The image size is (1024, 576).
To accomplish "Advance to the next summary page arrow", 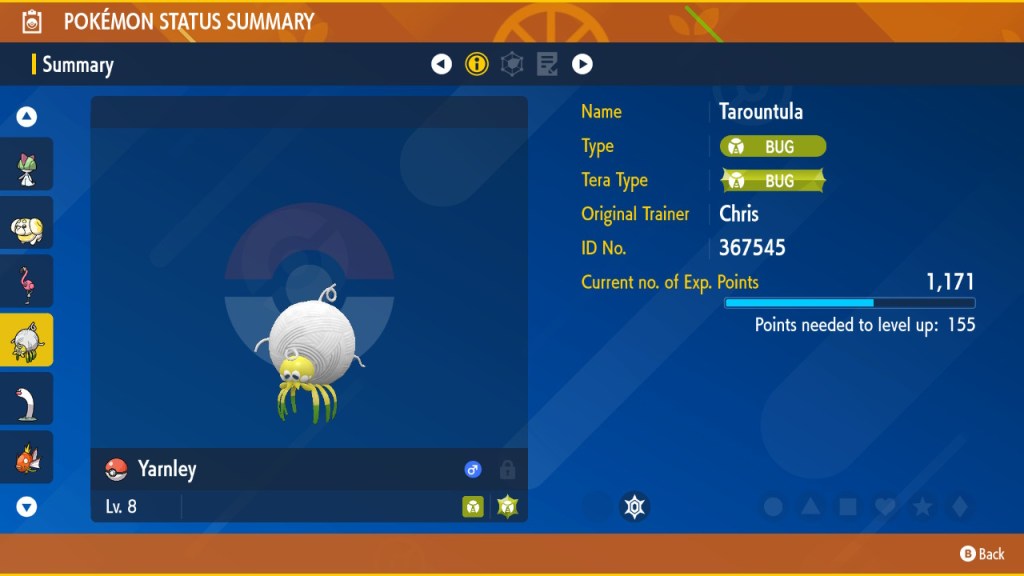I will (582, 65).
